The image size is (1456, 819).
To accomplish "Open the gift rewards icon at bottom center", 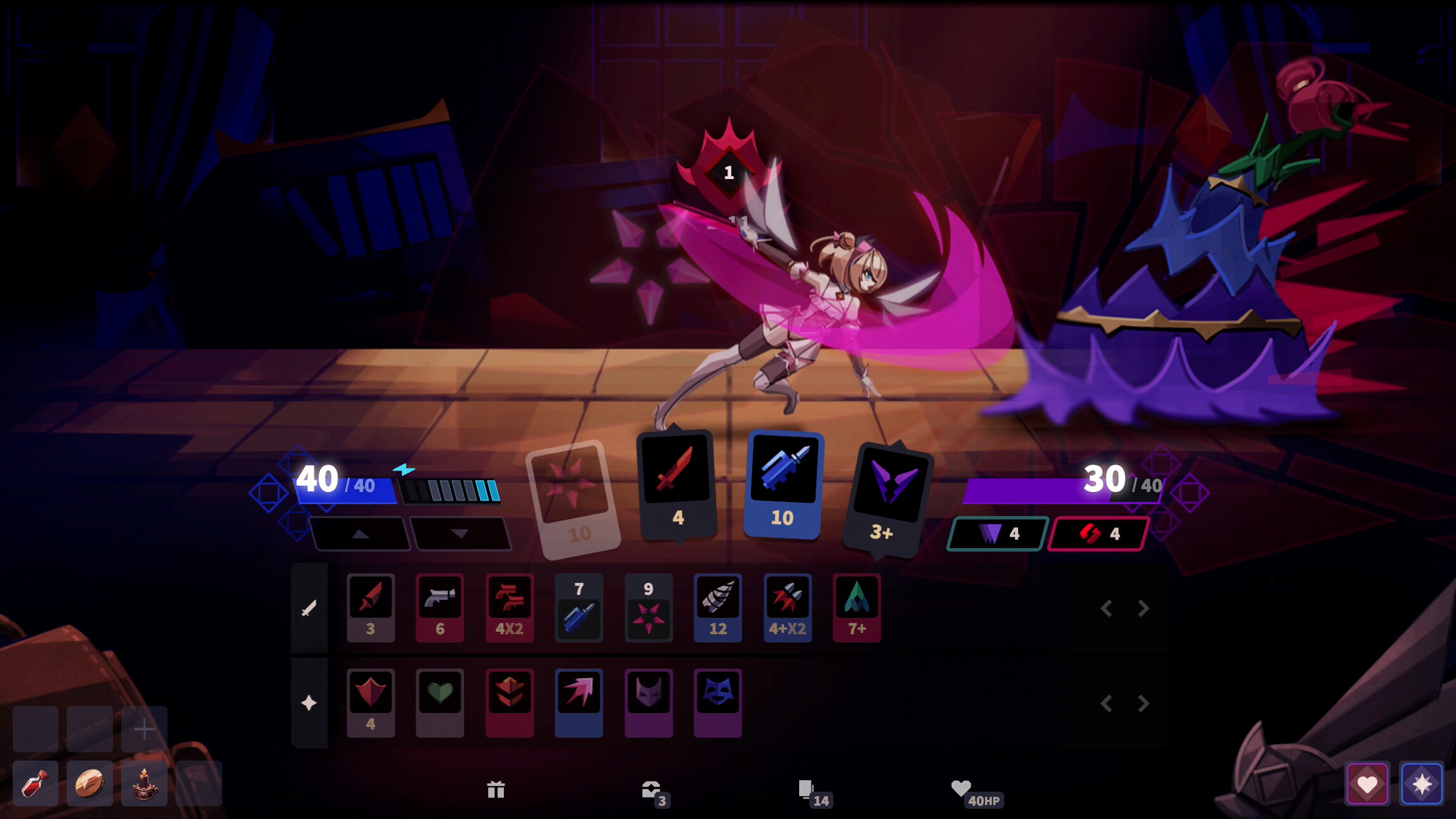I will click(x=497, y=790).
